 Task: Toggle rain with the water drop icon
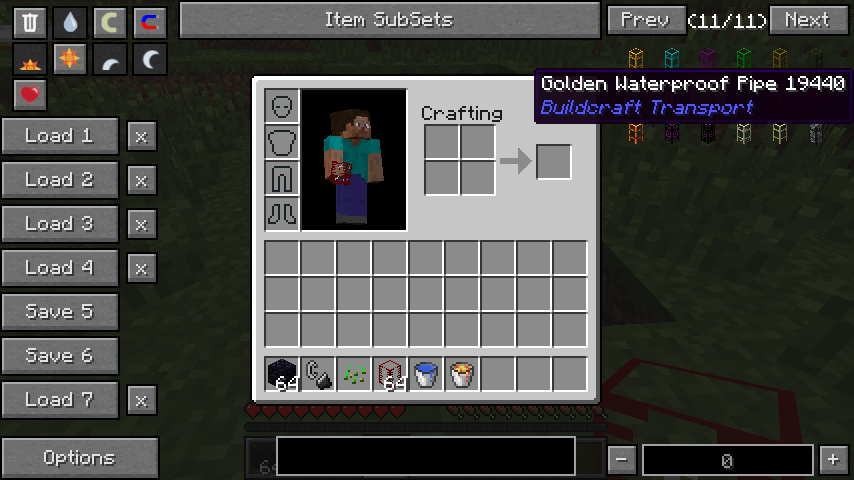click(x=69, y=23)
